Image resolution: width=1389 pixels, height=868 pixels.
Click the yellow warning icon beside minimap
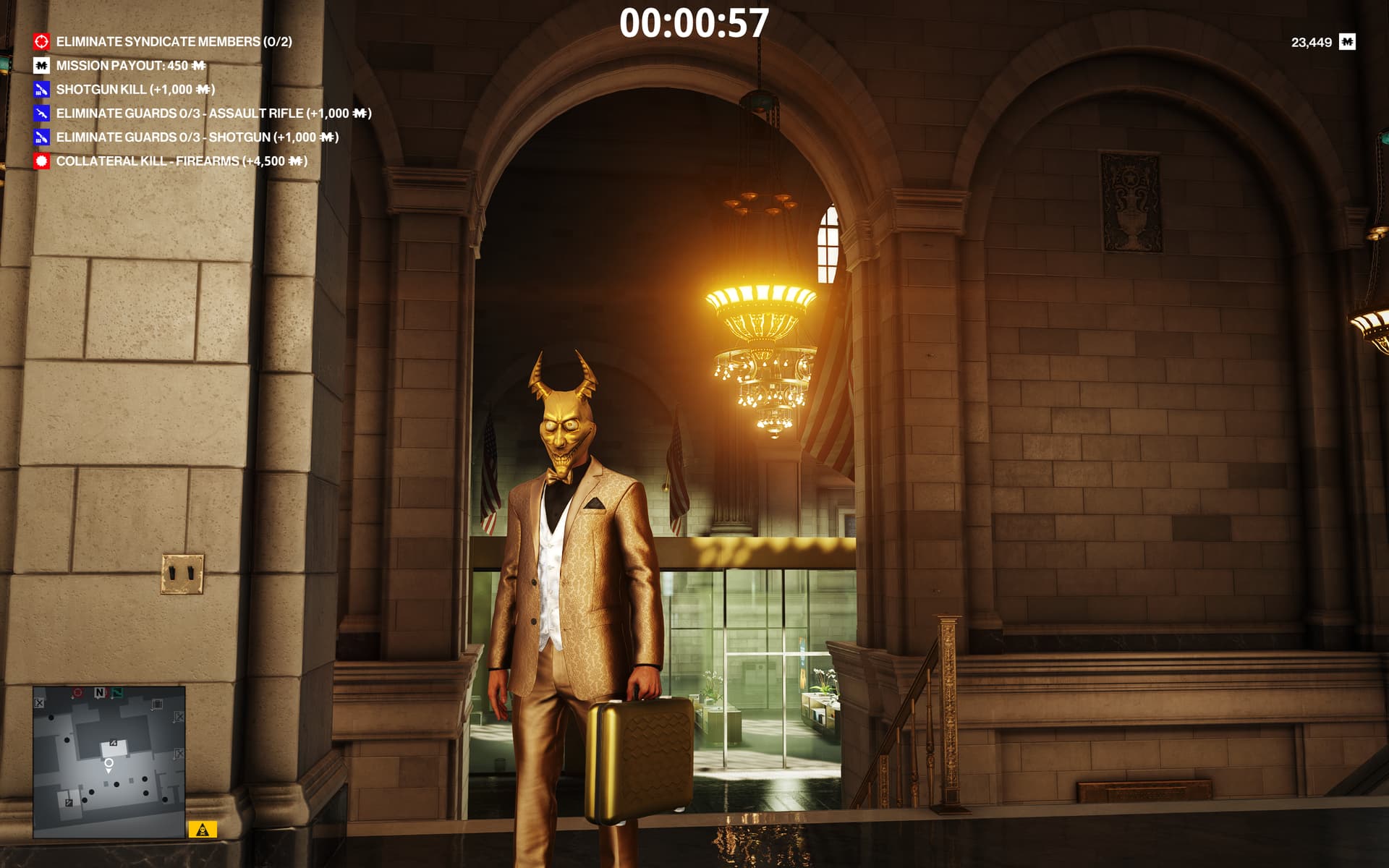[x=203, y=830]
